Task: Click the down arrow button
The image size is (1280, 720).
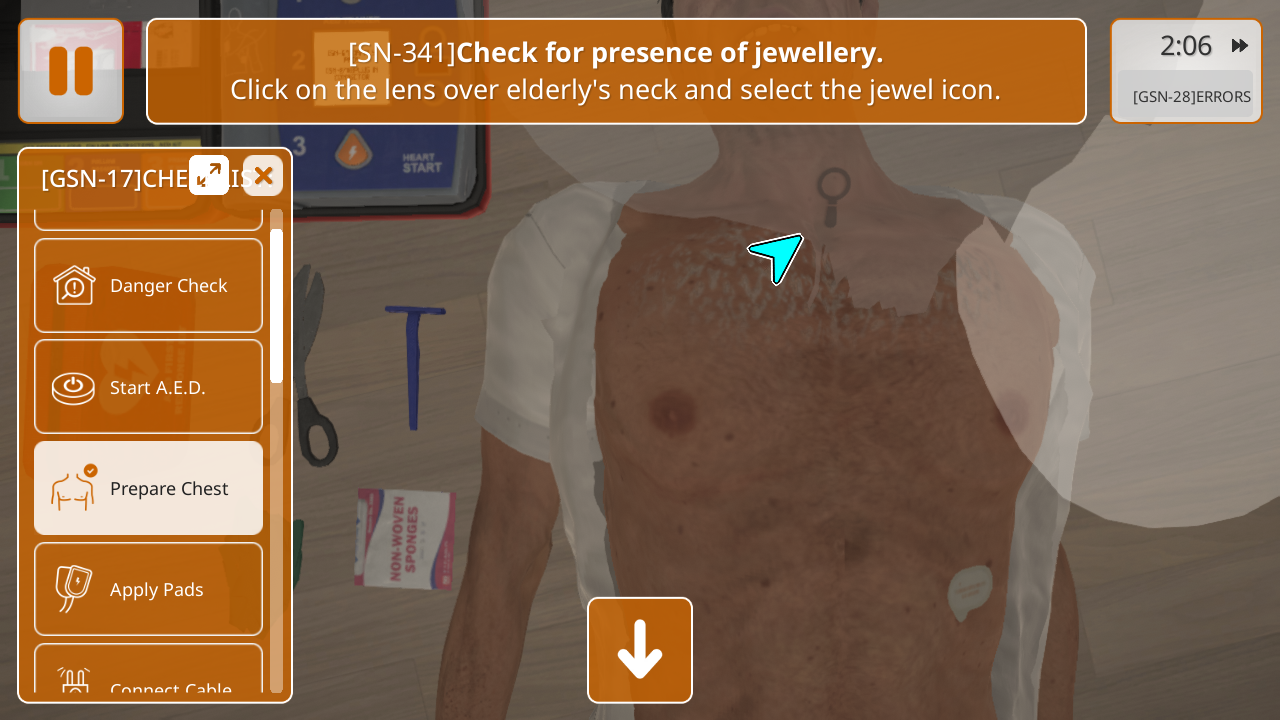Action: 640,650
